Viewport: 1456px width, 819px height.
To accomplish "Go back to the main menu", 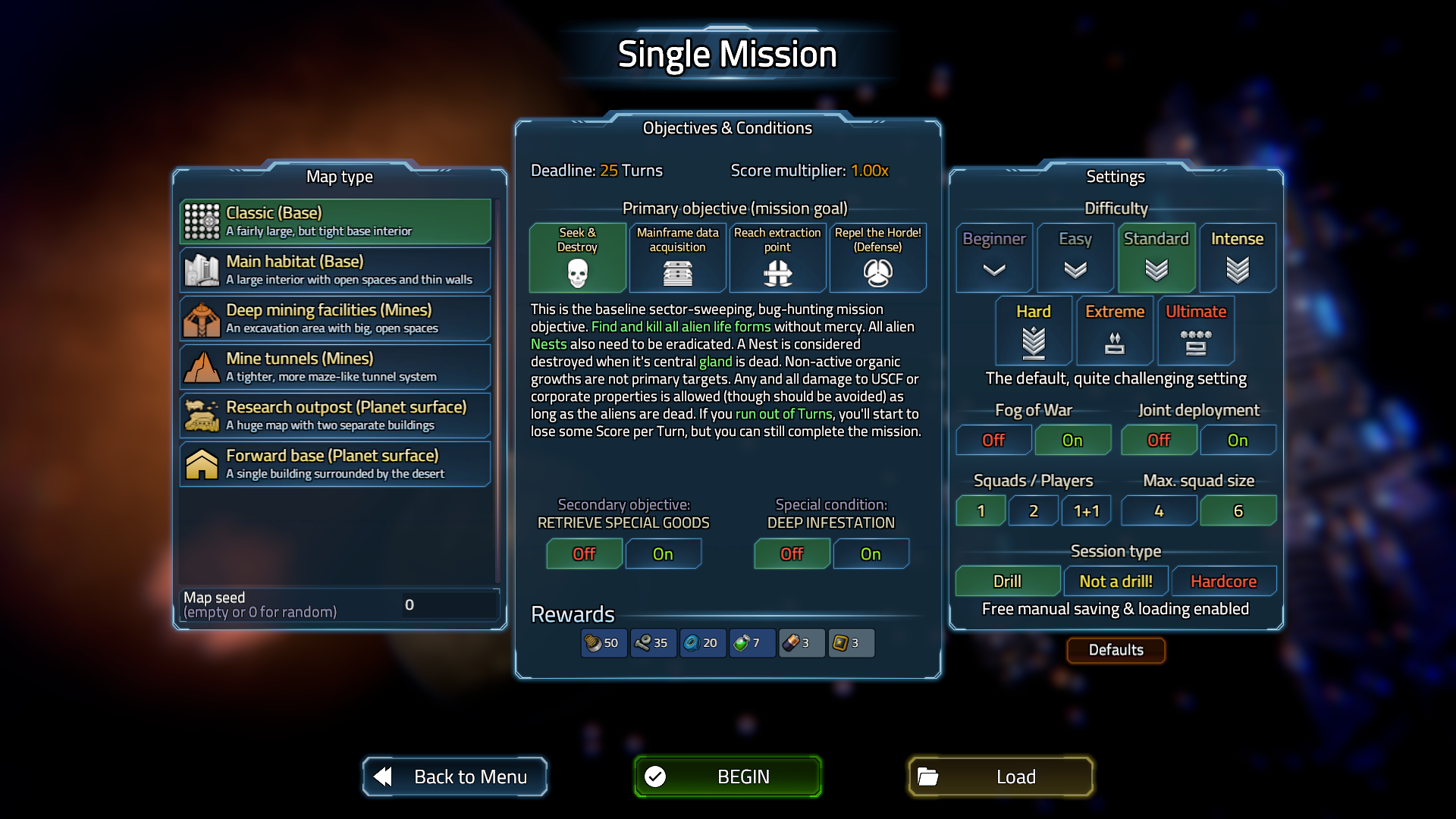I will click(455, 777).
